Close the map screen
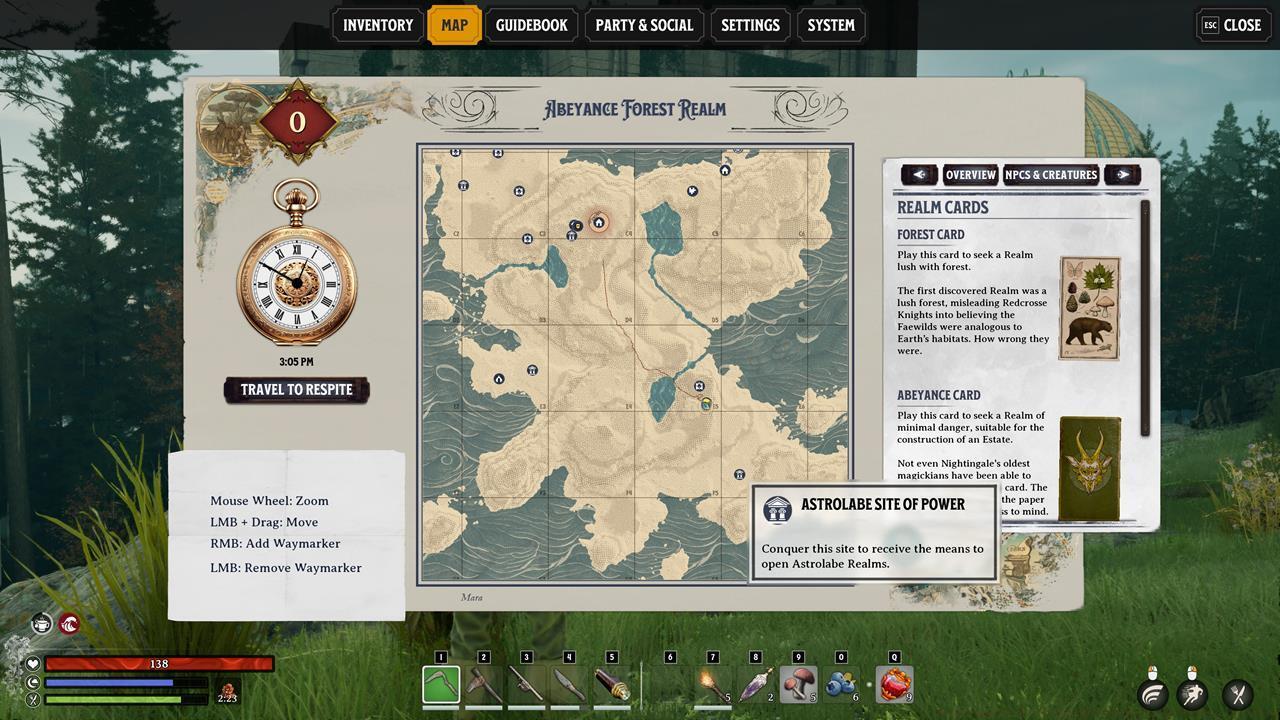Viewport: 1280px width, 720px height. (1232, 25)
